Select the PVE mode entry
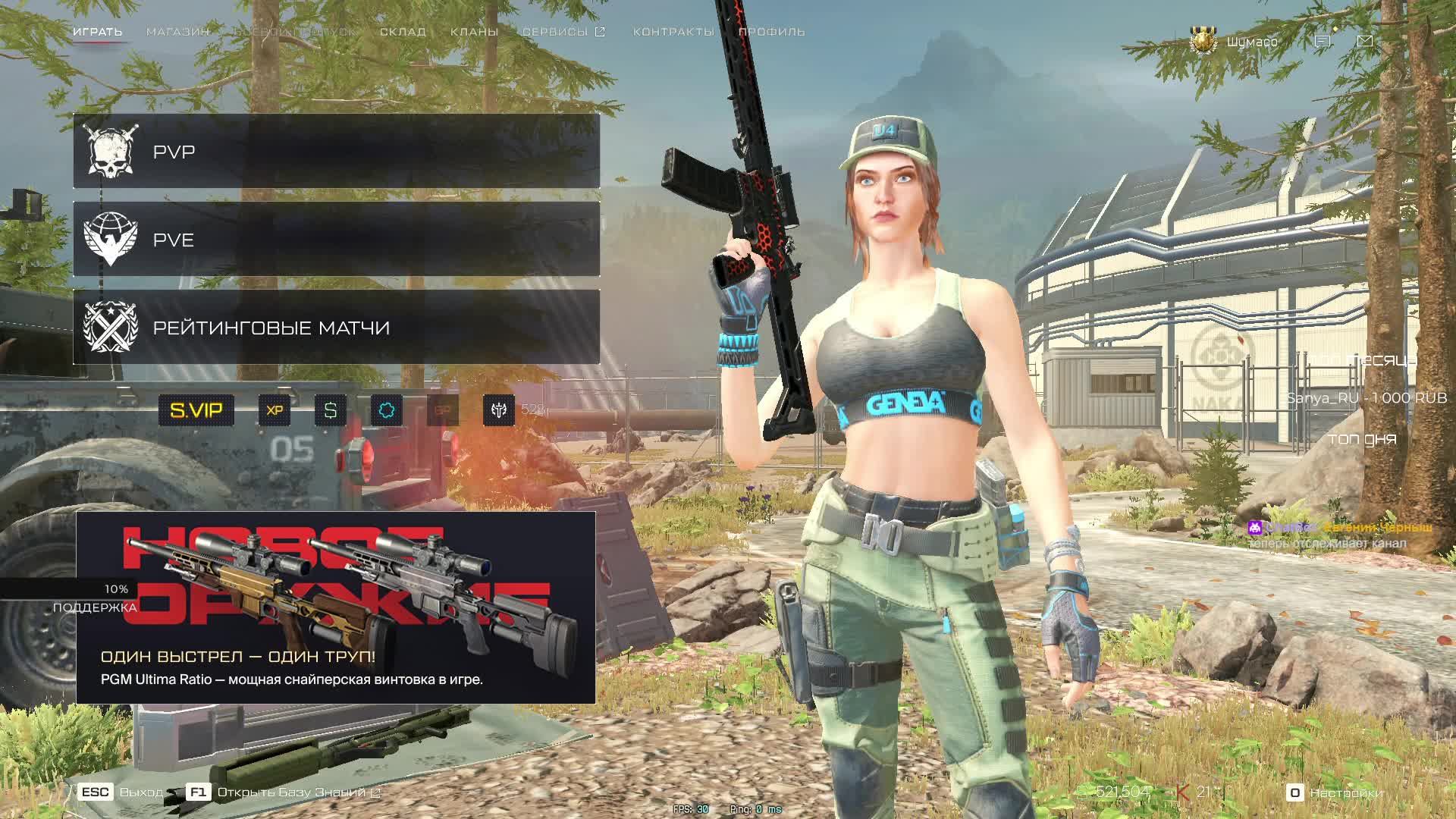This screenshot has height=819, width=1456. coord(336,240)
